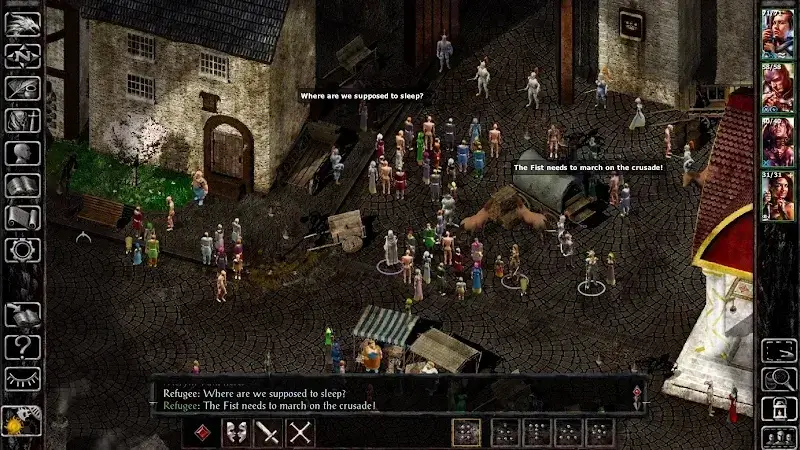Select the portrait showing 31/31 hit points
Image resolution: width=800 pixels, height=450 pixels.
click(777, 195)
